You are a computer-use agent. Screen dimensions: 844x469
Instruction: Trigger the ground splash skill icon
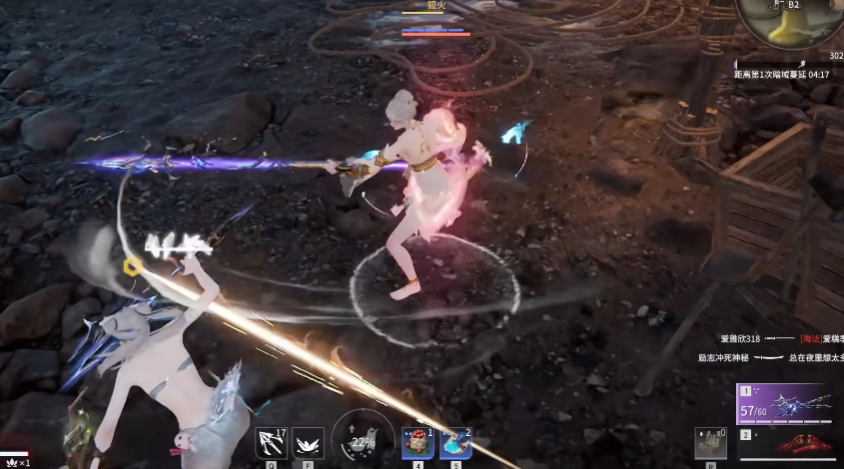[x=304, y=442]
